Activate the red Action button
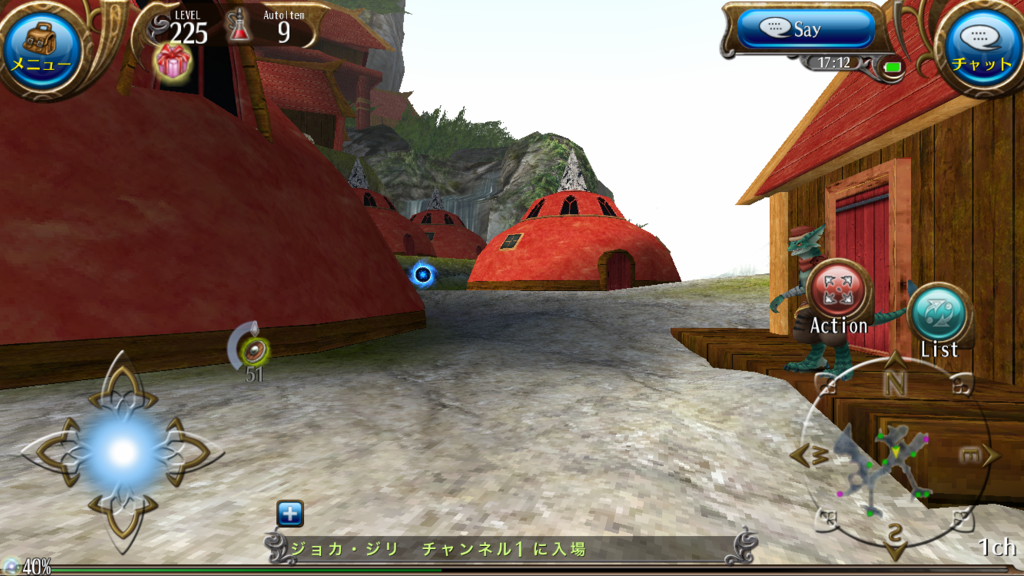1024x576 pixels. [x=838, y=290]
